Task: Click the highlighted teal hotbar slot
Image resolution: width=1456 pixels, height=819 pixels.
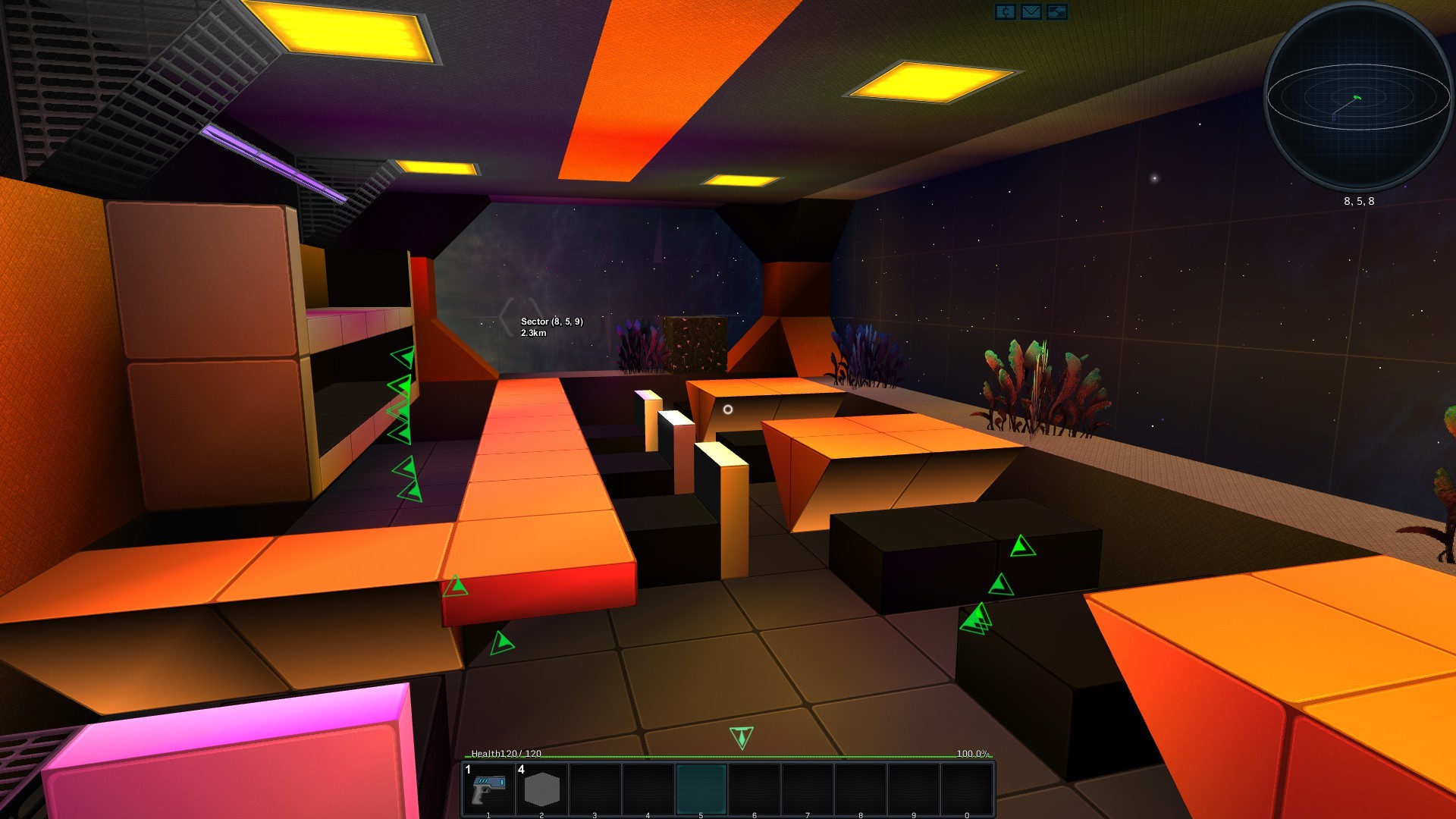Action: (701, 789)
